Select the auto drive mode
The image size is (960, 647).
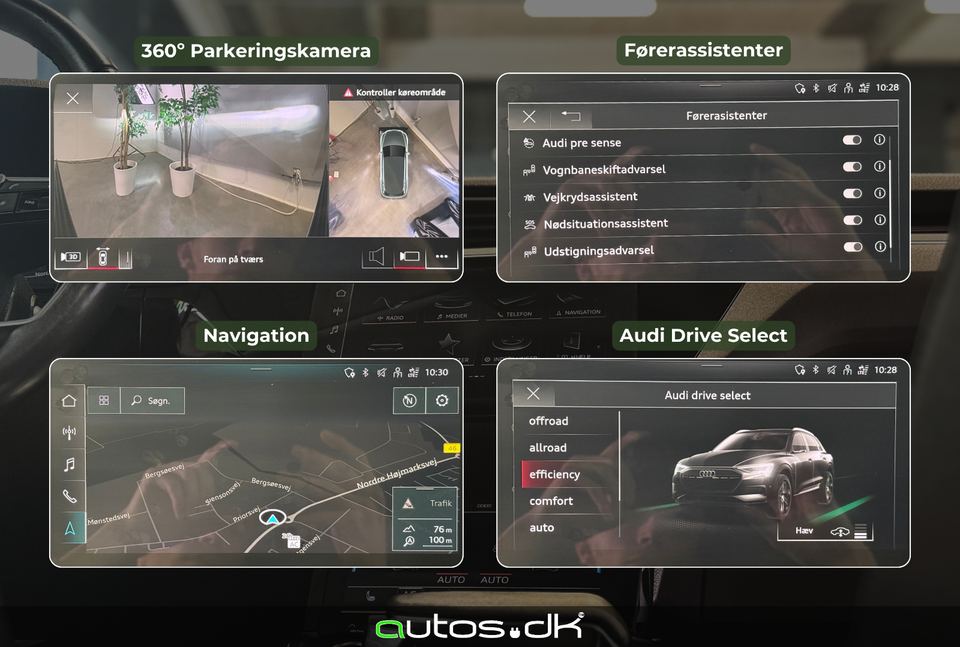[x=542, y=528]
